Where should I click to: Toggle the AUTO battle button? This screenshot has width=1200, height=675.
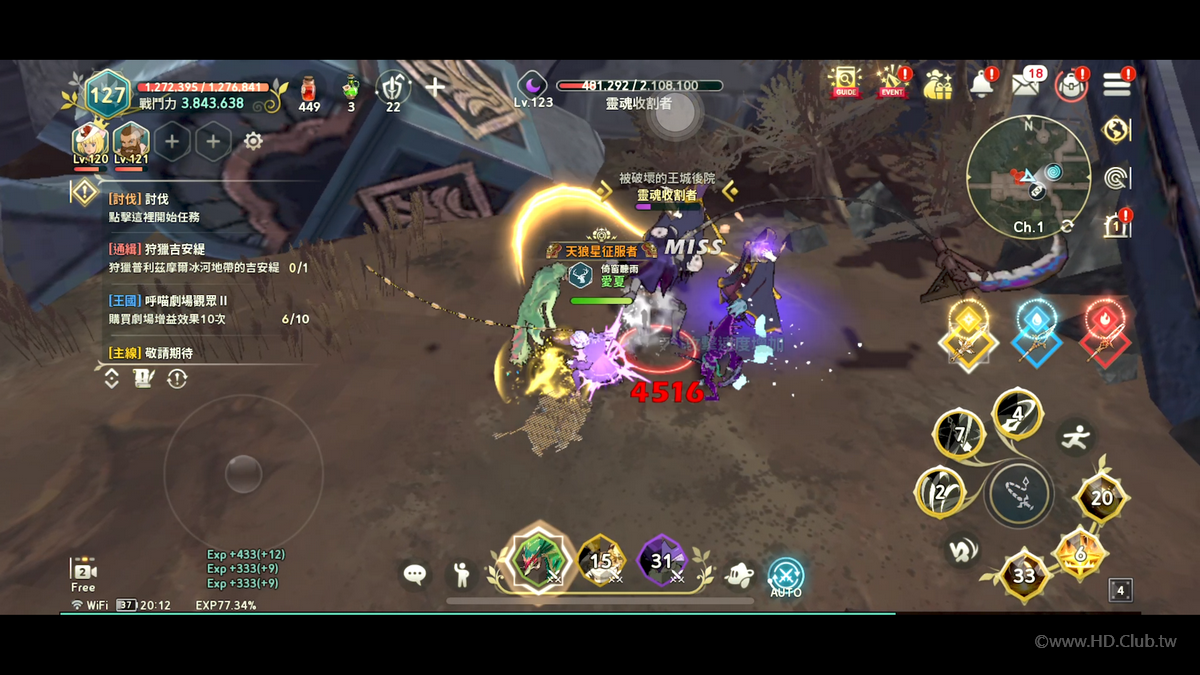(x=786, y=576)
